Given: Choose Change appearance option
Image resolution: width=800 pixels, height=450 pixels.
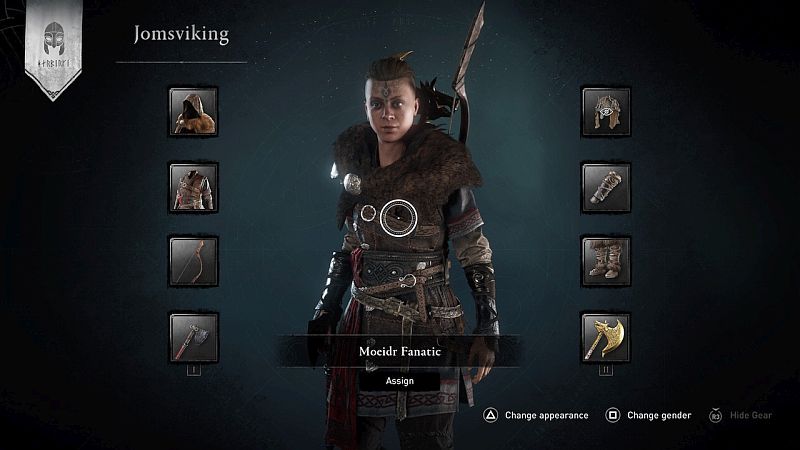Looking at the screenshot, I should [x=536, y=415].
